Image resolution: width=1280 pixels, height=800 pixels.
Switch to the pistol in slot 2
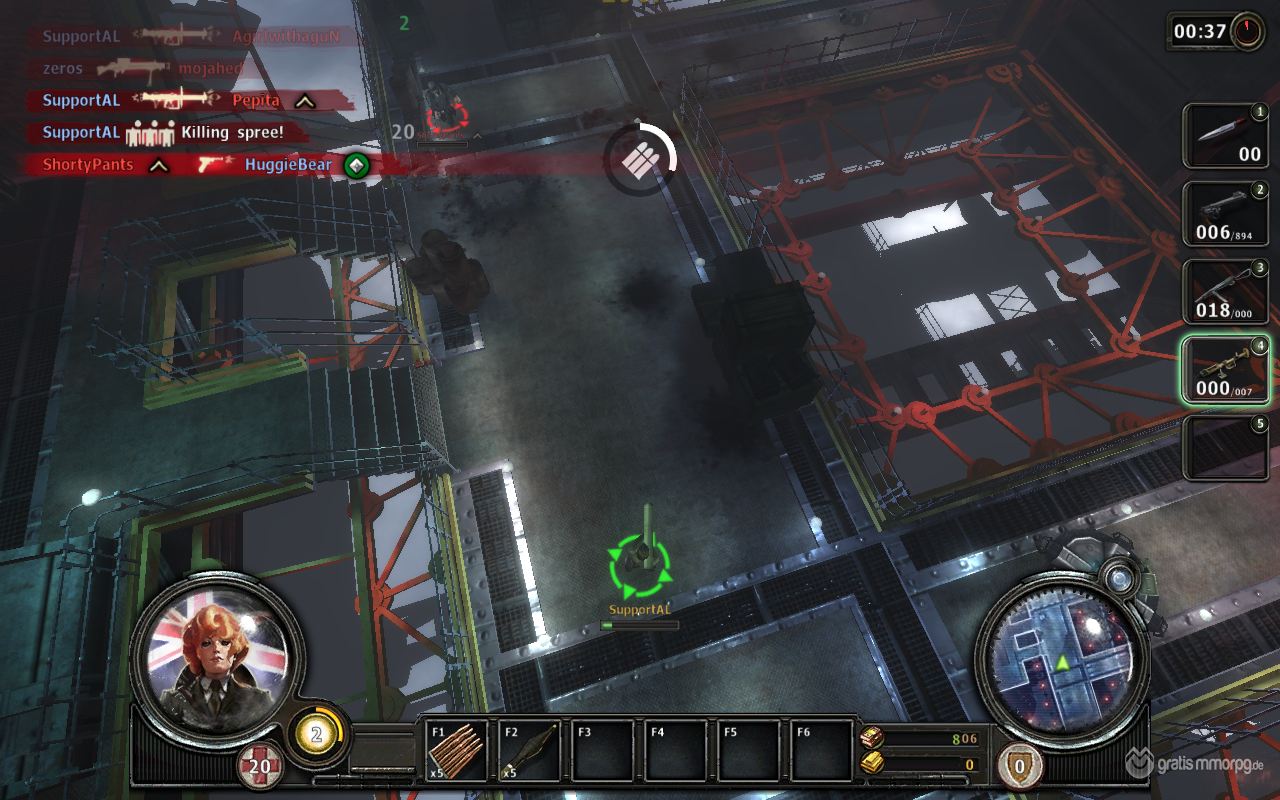coord(1226,214)
